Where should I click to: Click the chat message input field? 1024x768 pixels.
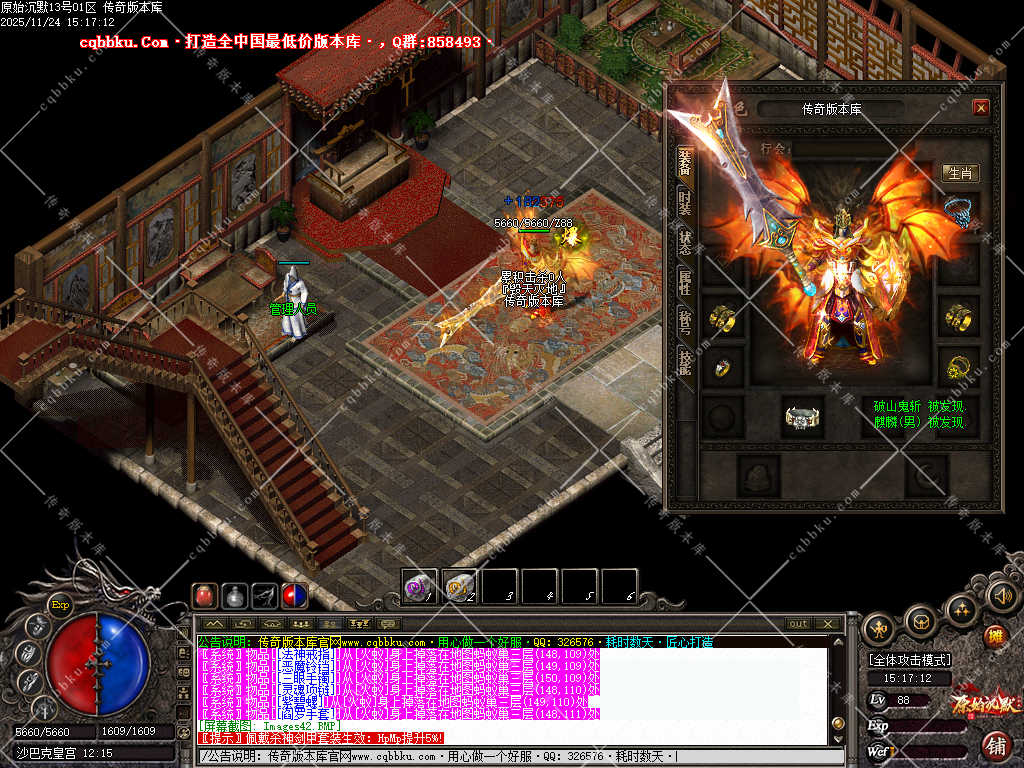coord(500,756)
